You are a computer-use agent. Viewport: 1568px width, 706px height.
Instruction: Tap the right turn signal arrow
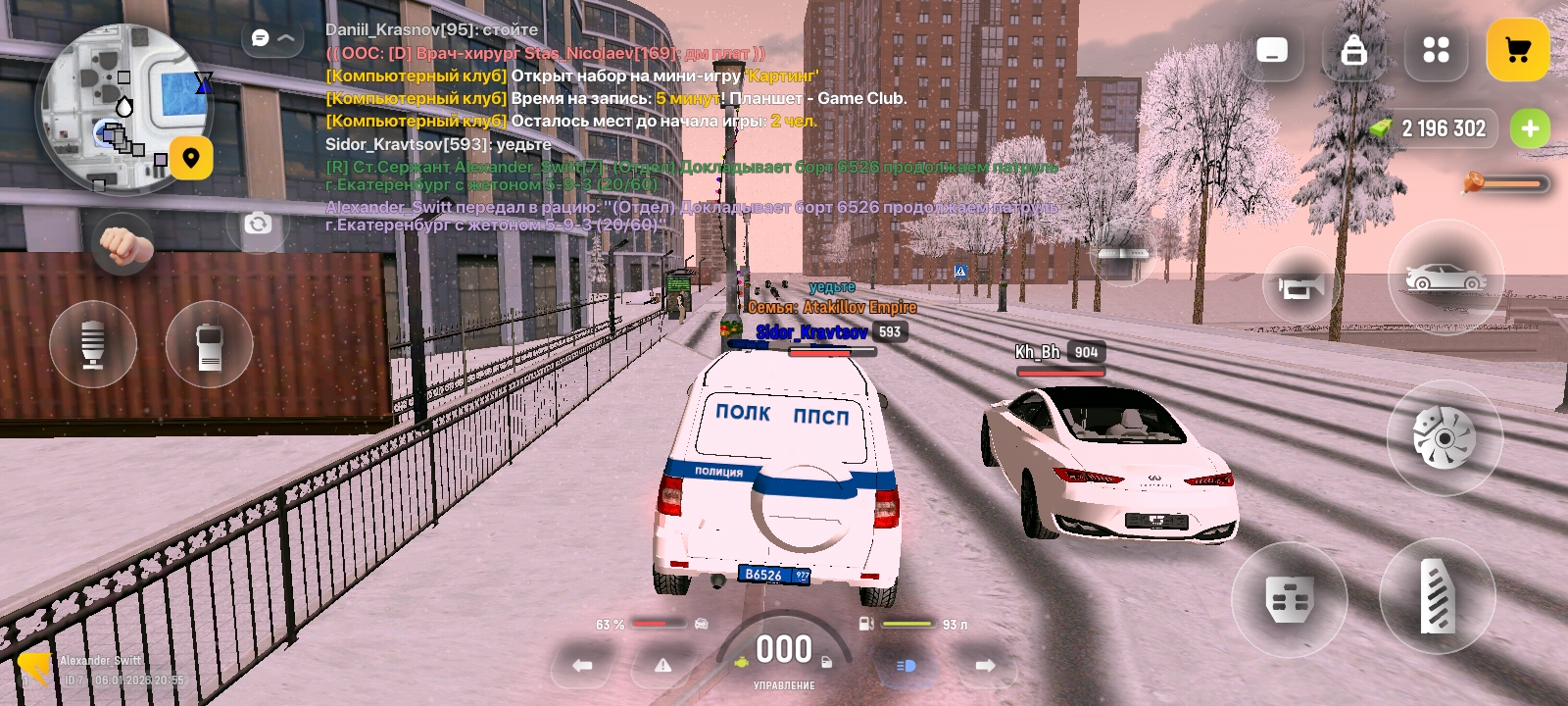(985, 665)
